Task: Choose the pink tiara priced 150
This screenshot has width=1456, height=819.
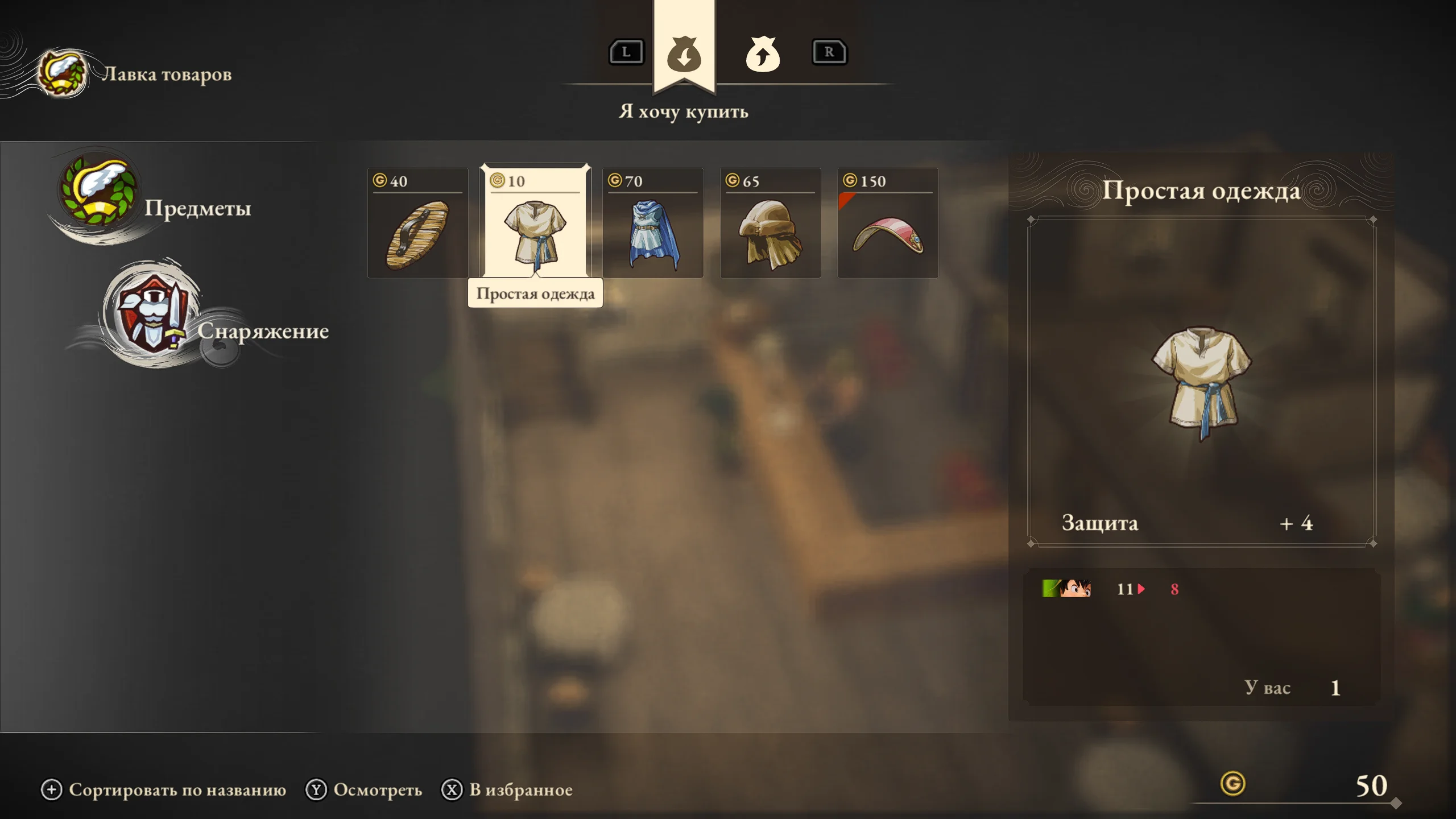Action: click(888, 223)
